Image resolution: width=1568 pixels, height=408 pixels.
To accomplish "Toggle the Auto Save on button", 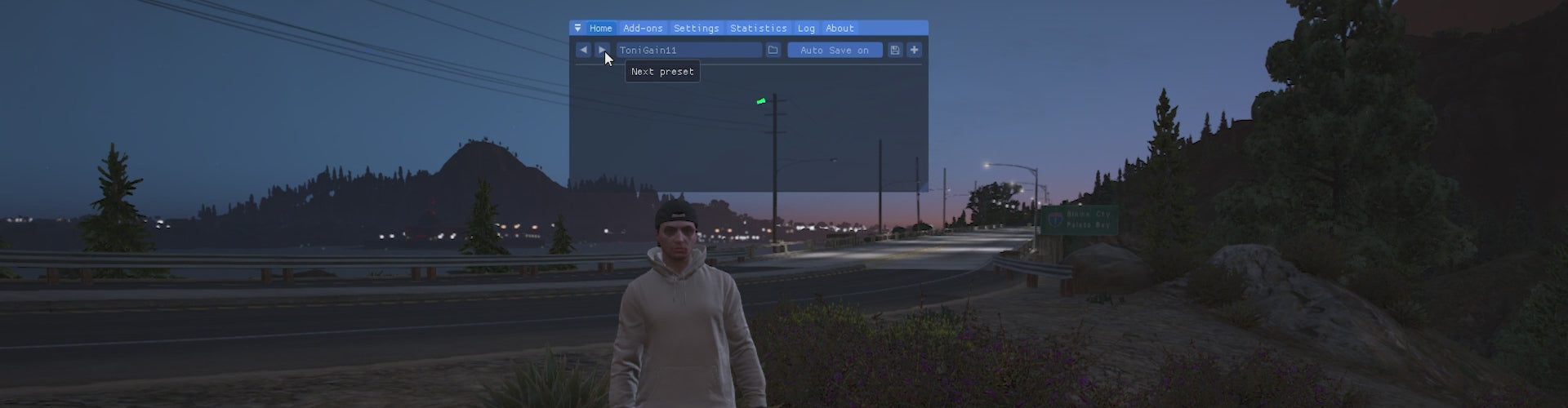I will pyautogui.click(x=835, y=51).
